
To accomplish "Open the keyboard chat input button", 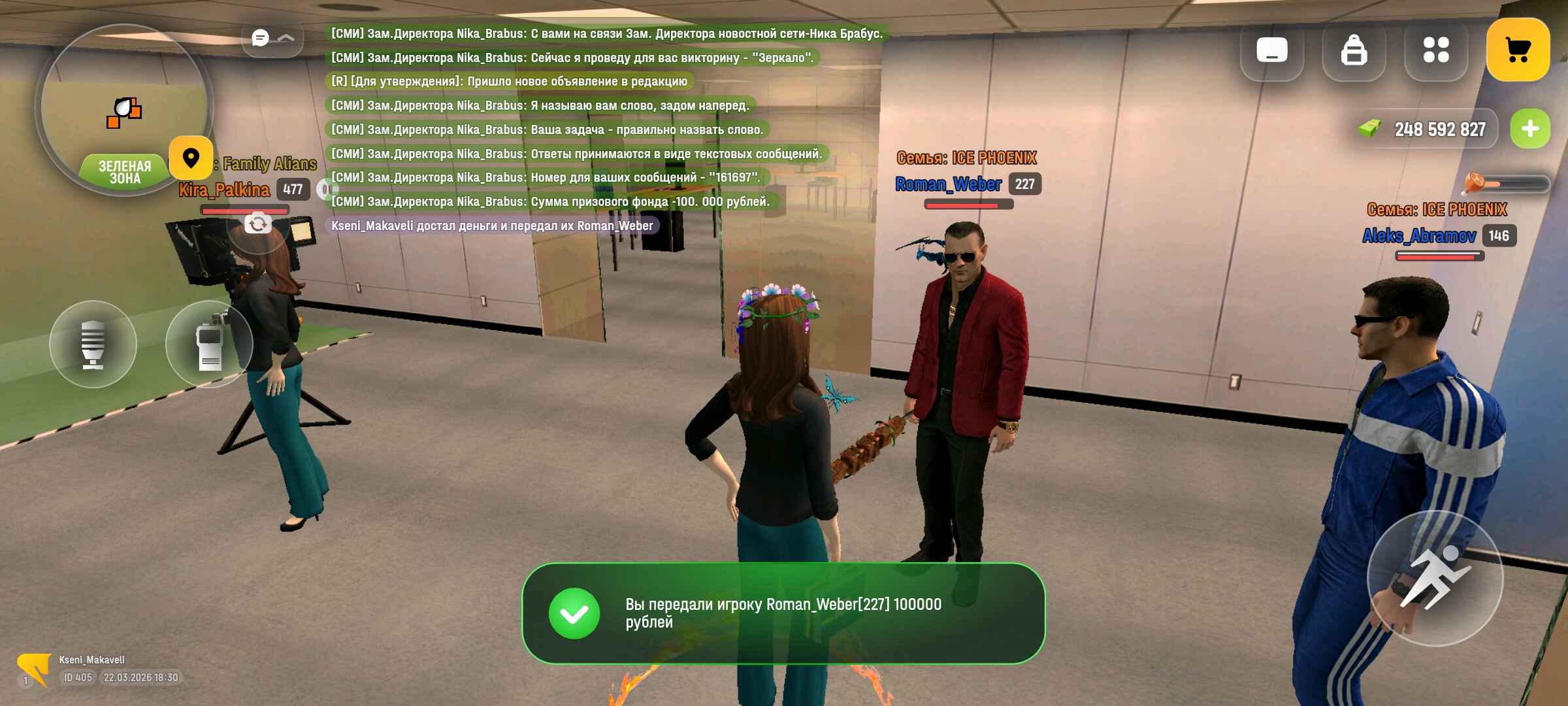I will coord(1271,50).
